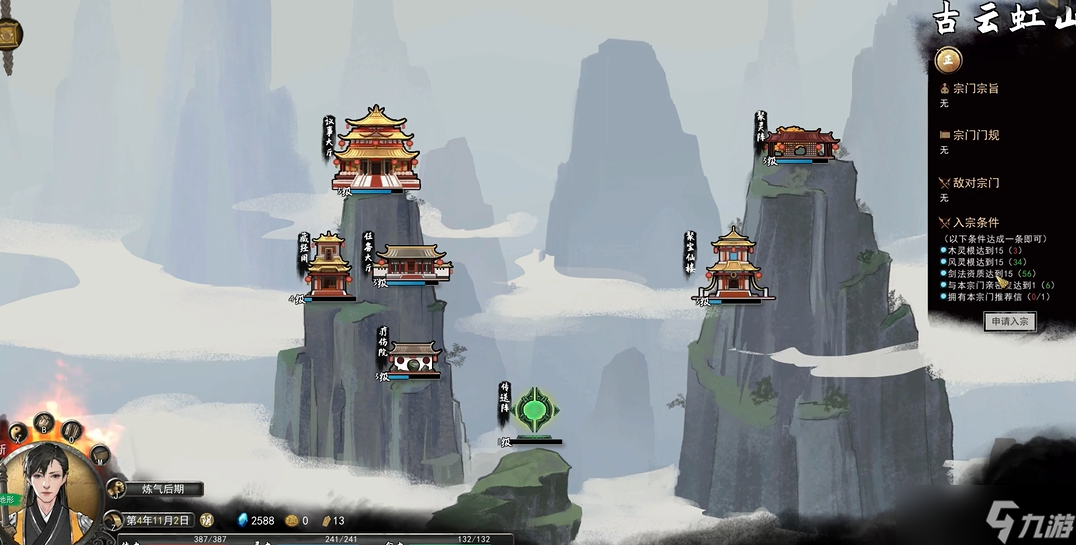Enter the 聚宝仙楼 treasure pavilion
This screenshot has height=545, width=1076.
(734, 265)
